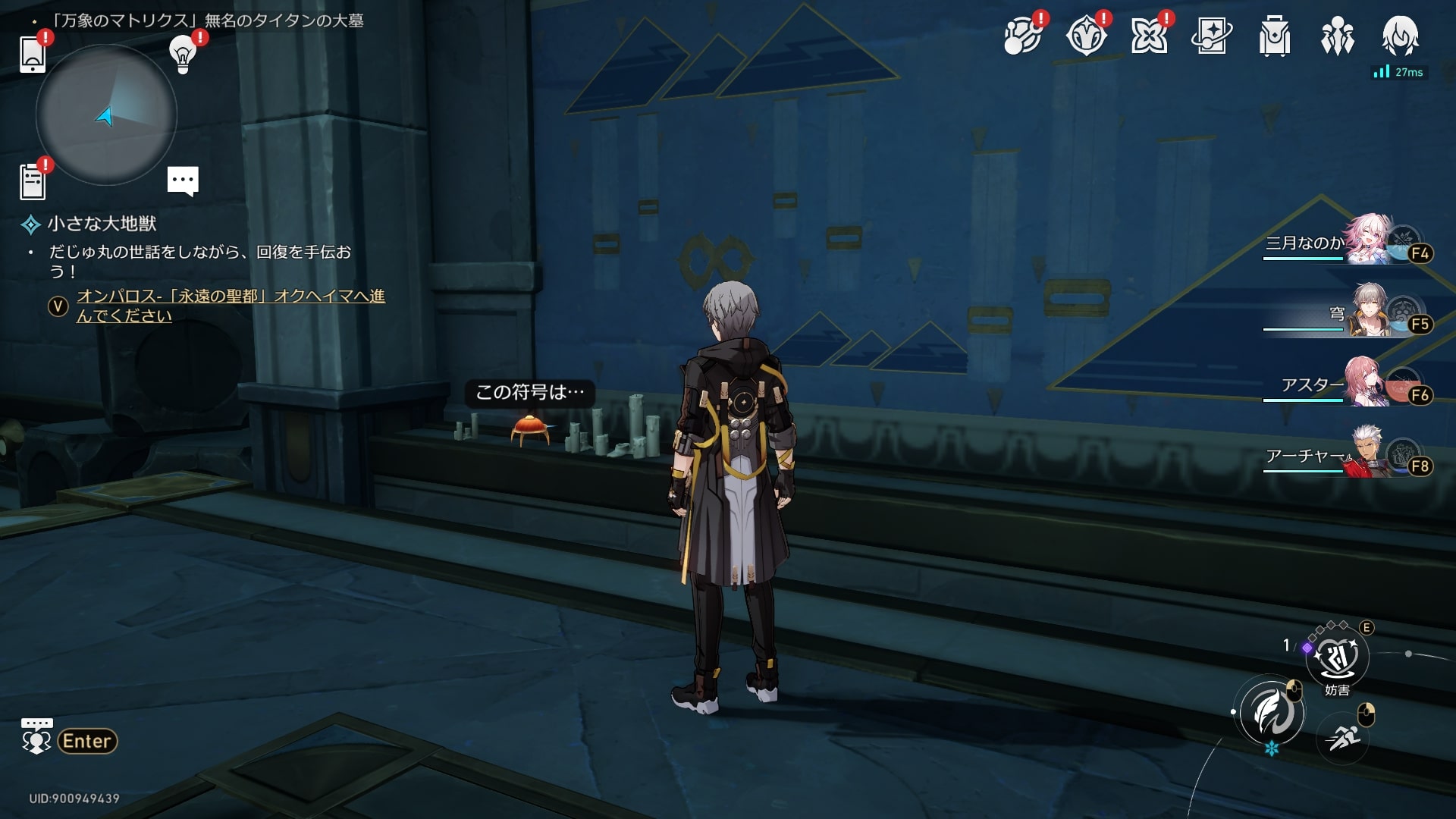Select the 小さな大地獣 quest tracker
The image size is (1456, 819).
[x=102, y=224]
